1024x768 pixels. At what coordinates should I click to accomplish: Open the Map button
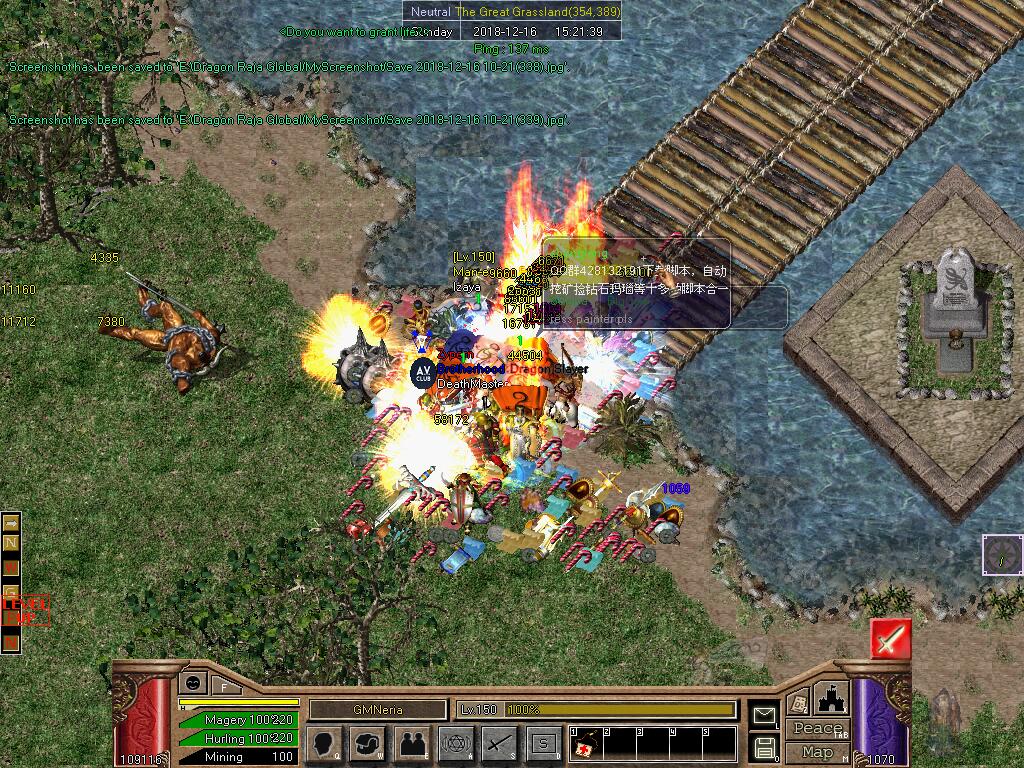pyautogui.click(x=817, y=752)
